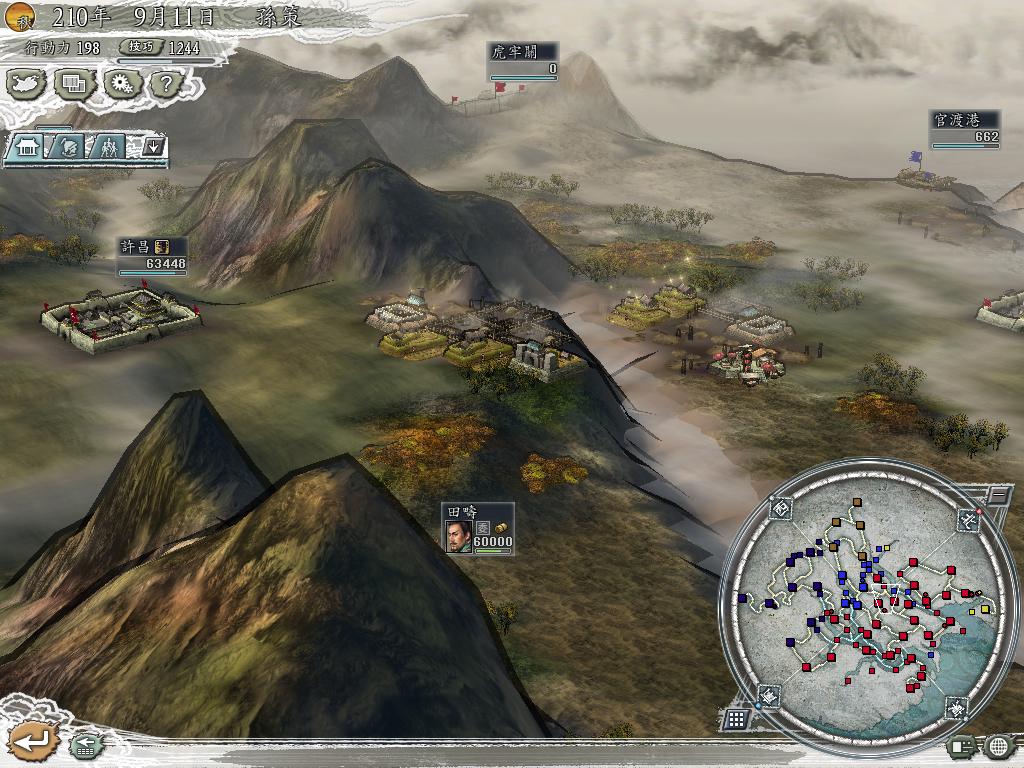Click the minimap's top-left corner glyph button
The height and width of the screenshot is (768, 1024).
pyautogui.click(x=781, y=508)
